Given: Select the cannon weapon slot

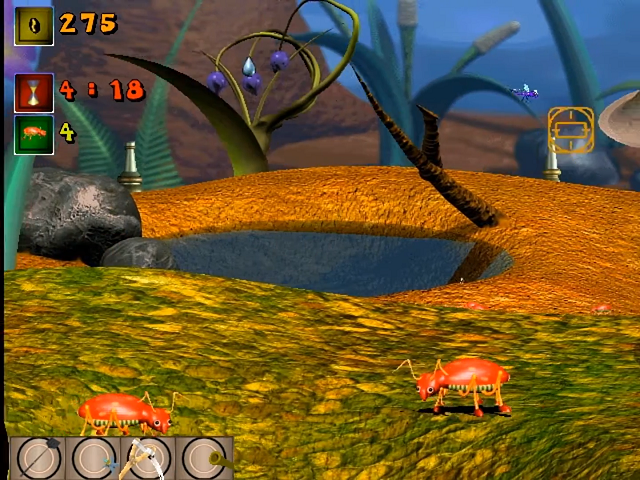Looking at the screenshot, I should pos(205,459).
